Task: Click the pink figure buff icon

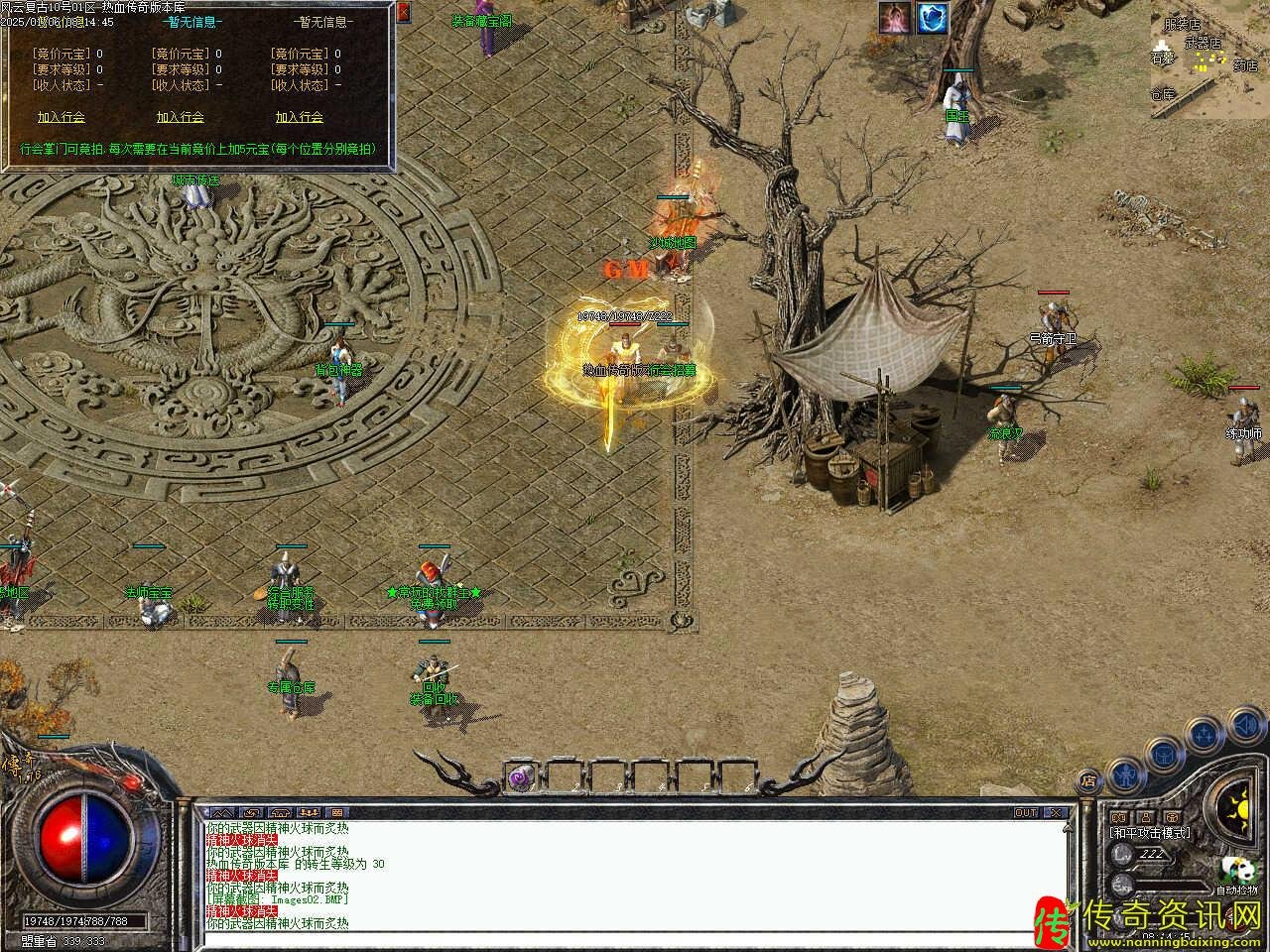Action: pyautogui.click(x=895, y=18)
